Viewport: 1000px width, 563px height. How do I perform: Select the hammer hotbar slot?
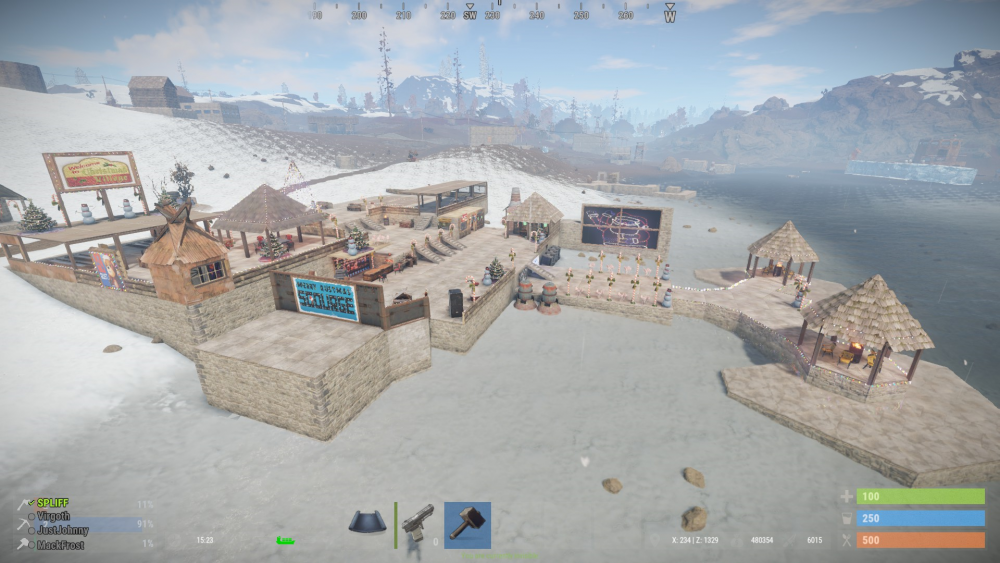point(467,525)
